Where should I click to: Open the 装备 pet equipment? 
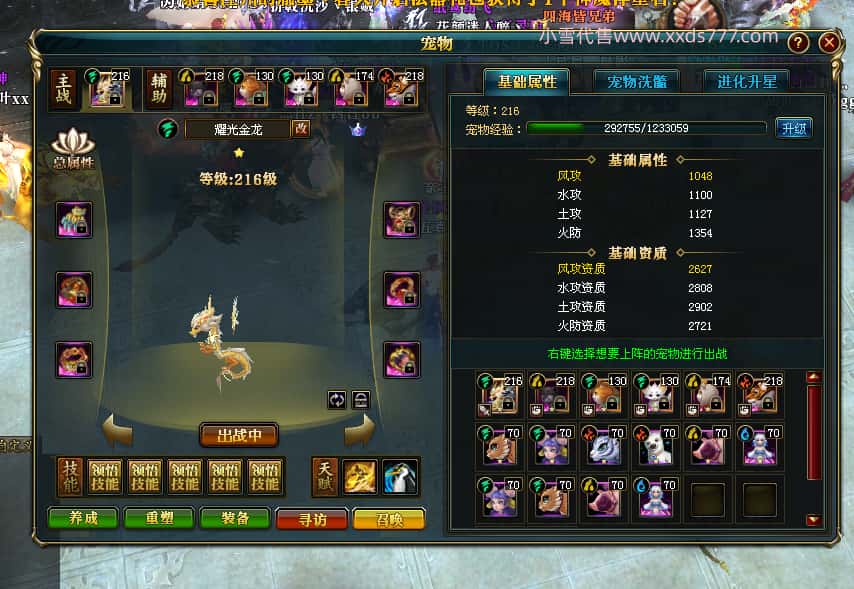(x=235, y=519)
